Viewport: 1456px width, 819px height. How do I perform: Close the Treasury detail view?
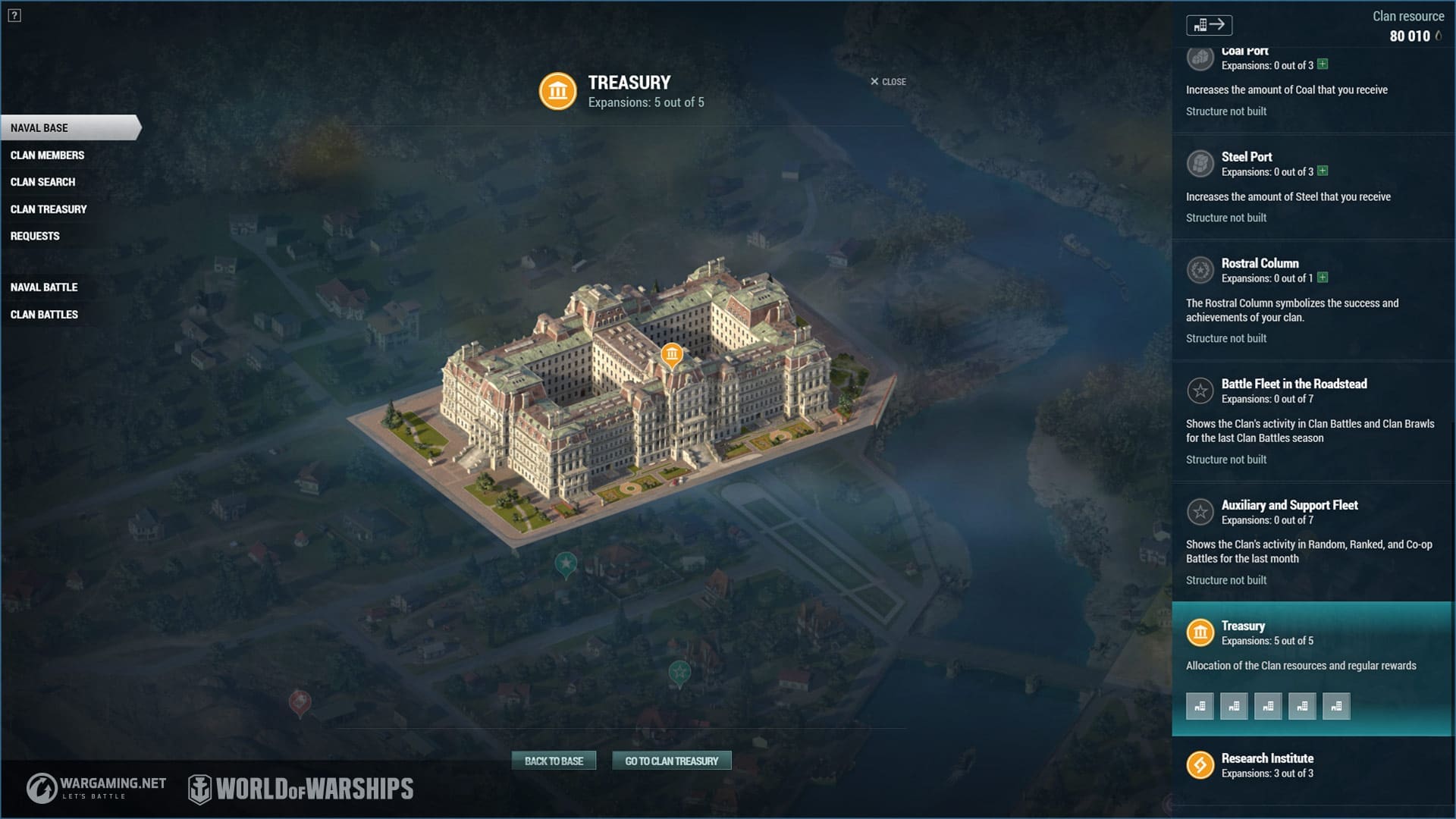(888, 82)
